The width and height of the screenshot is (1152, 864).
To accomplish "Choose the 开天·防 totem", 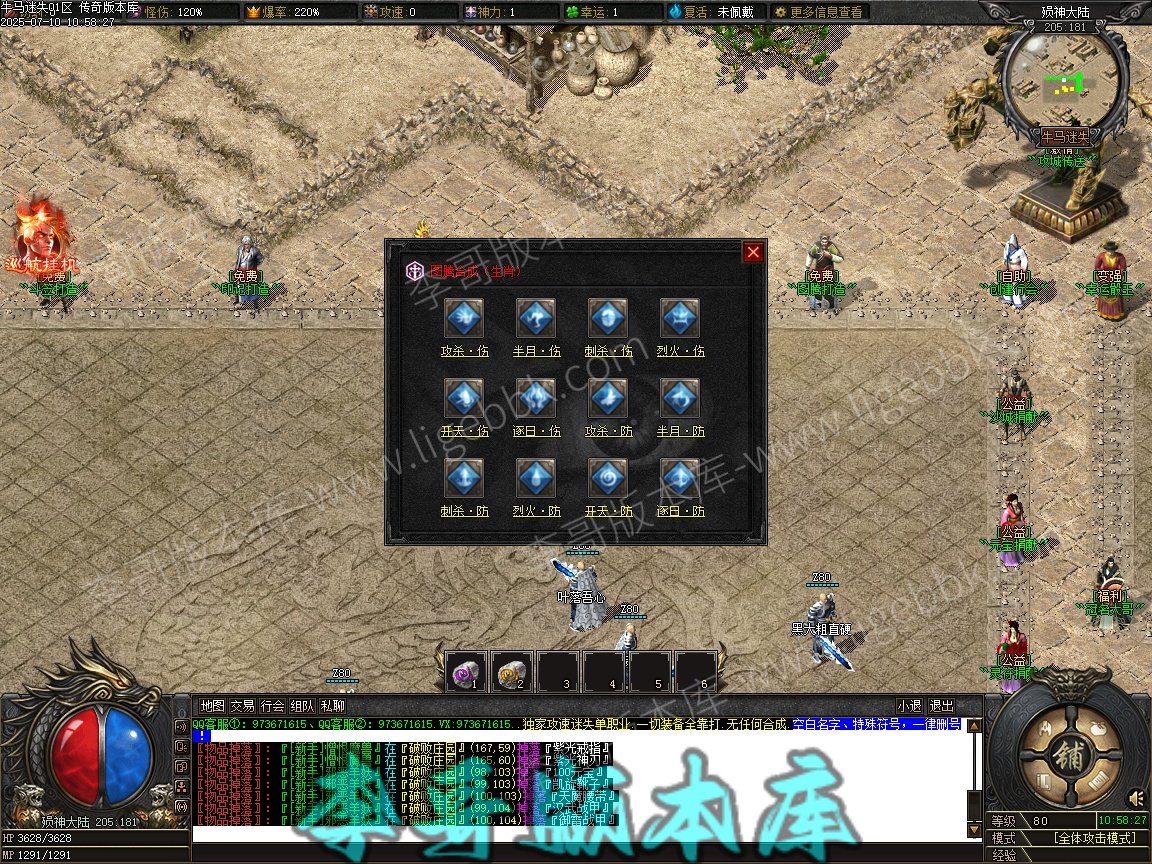I will click(608, 479).
